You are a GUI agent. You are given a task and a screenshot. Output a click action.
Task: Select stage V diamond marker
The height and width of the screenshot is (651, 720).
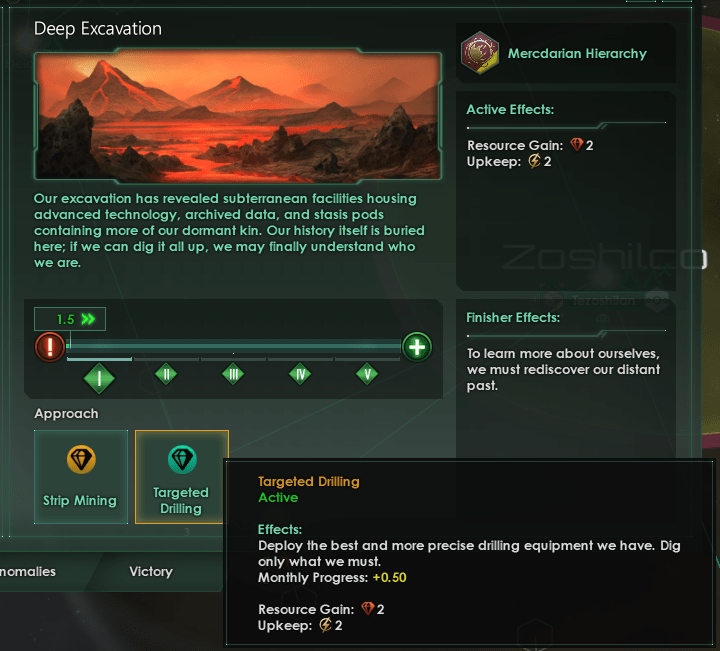coord(367,374)
